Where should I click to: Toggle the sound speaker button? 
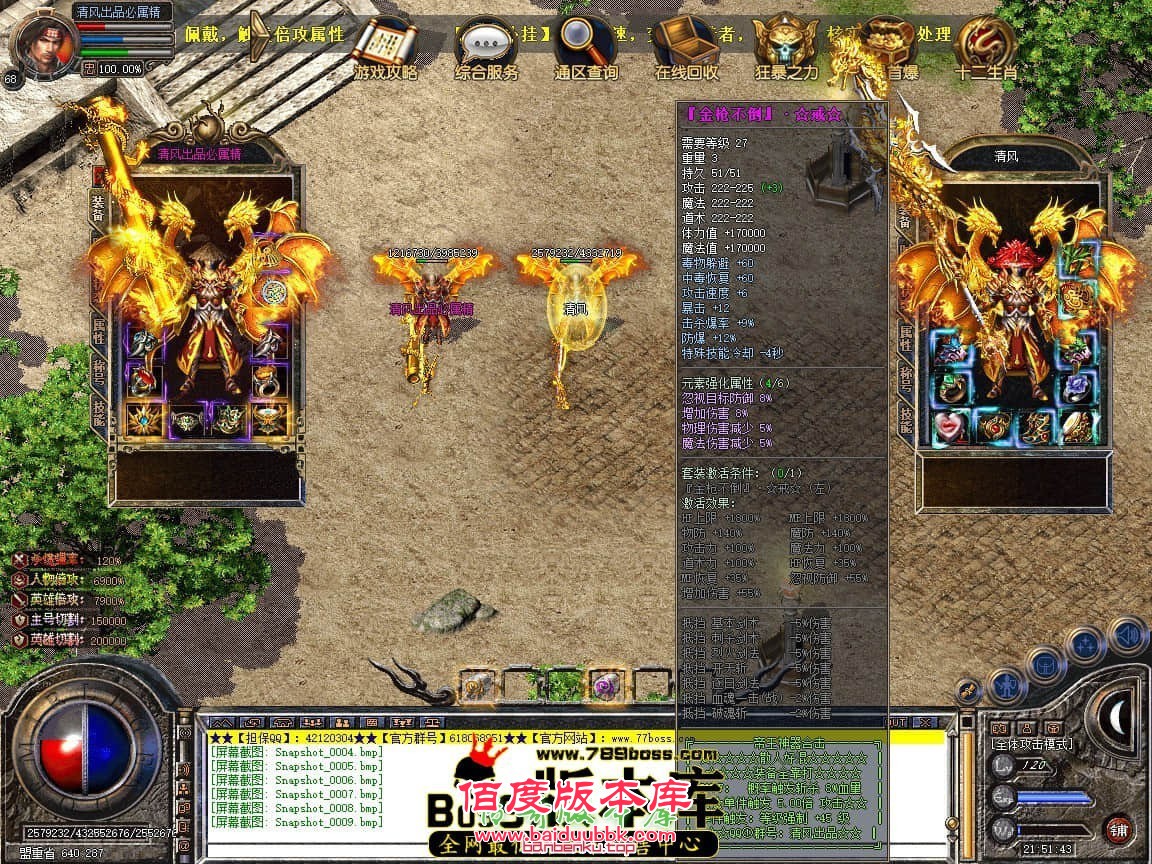[x=1127, y=634]
